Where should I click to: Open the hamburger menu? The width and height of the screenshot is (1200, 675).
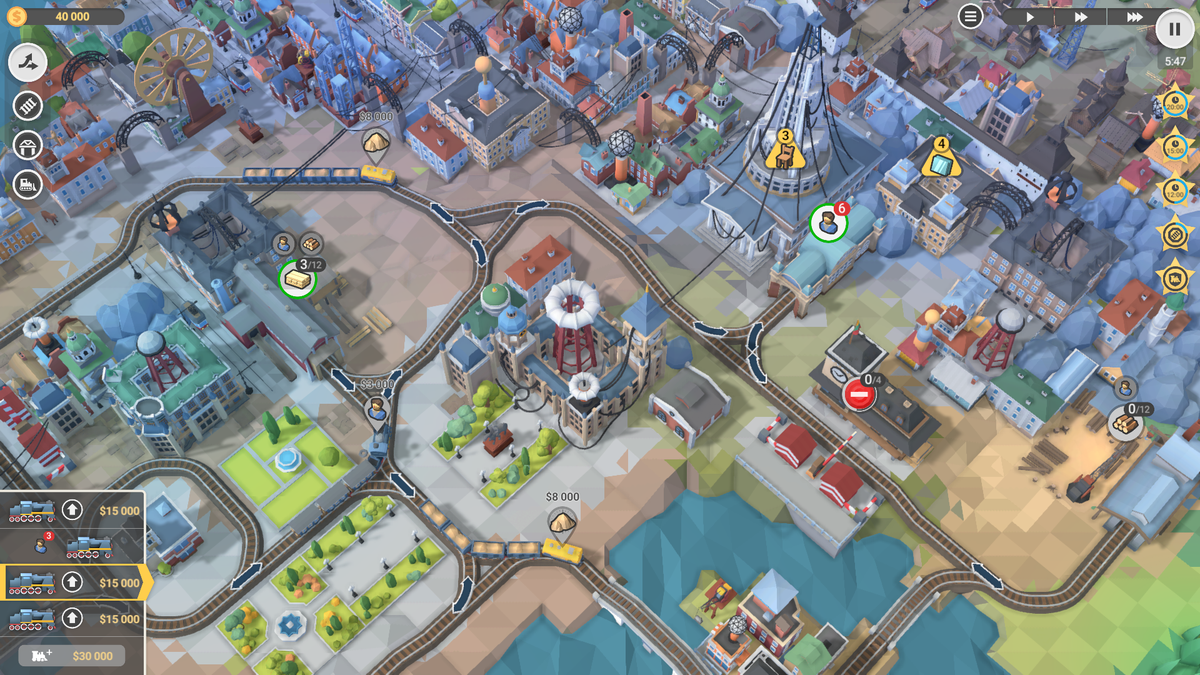[x=970, y=16]
